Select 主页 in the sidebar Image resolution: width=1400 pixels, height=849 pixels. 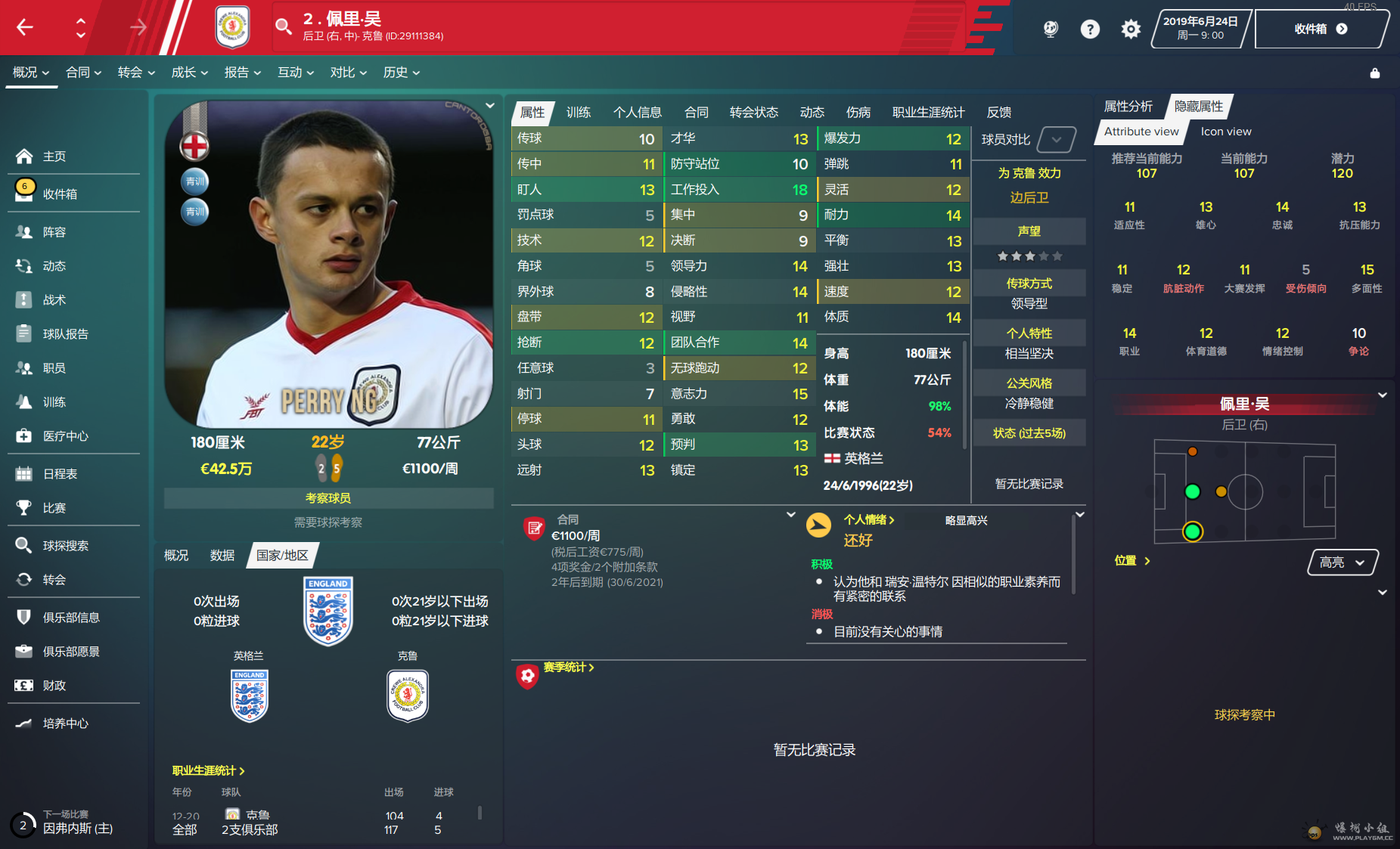coord(54,156)
